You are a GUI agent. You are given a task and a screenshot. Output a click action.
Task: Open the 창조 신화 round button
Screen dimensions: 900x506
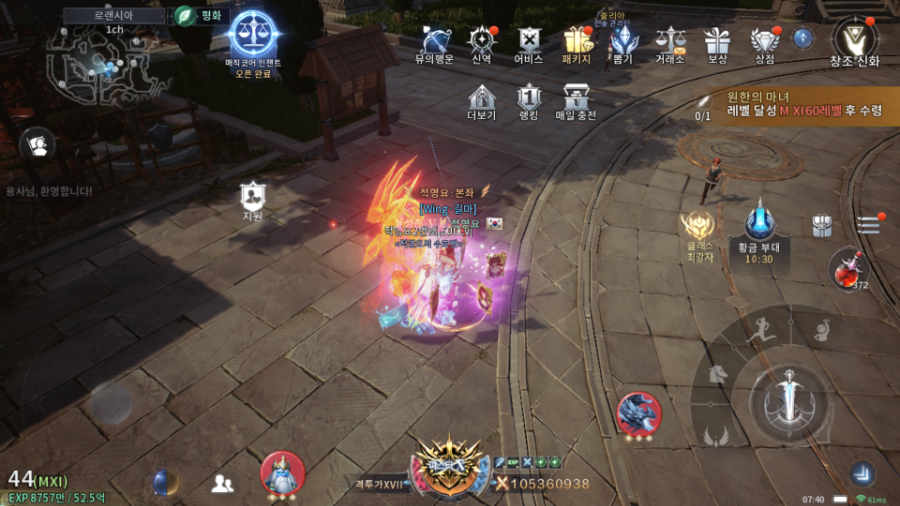coord(854,40)
